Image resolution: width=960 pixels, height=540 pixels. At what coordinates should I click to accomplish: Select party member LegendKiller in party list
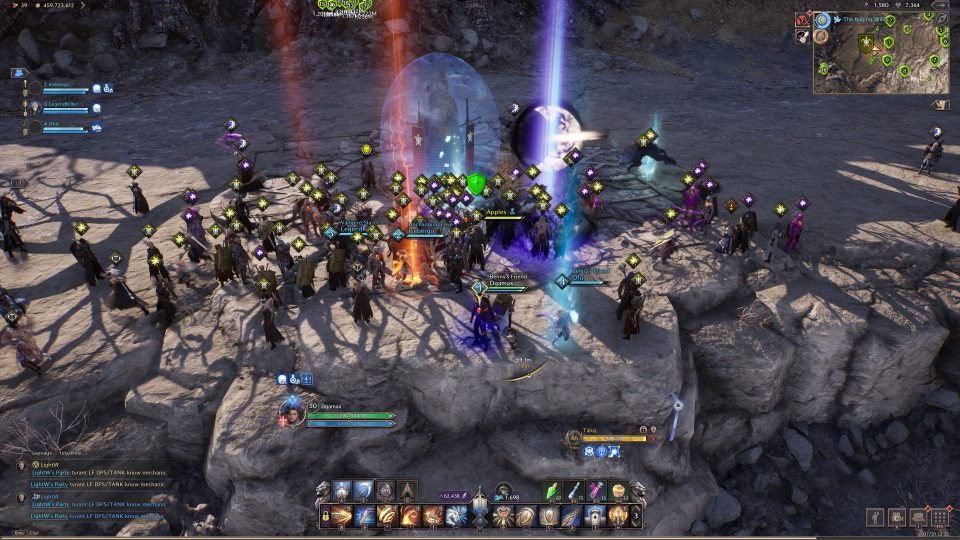tap(60, 105)
